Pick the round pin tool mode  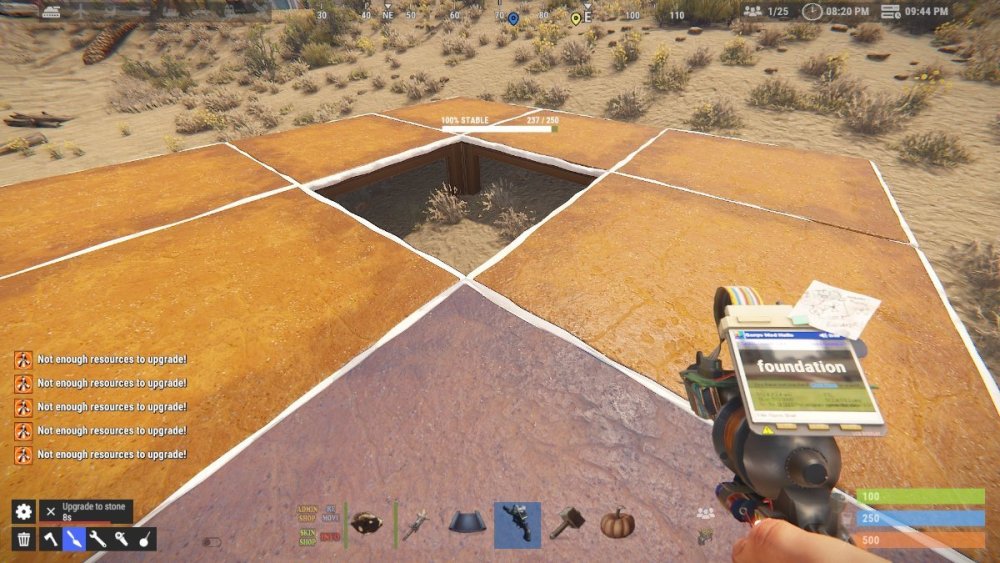[145, 539]
